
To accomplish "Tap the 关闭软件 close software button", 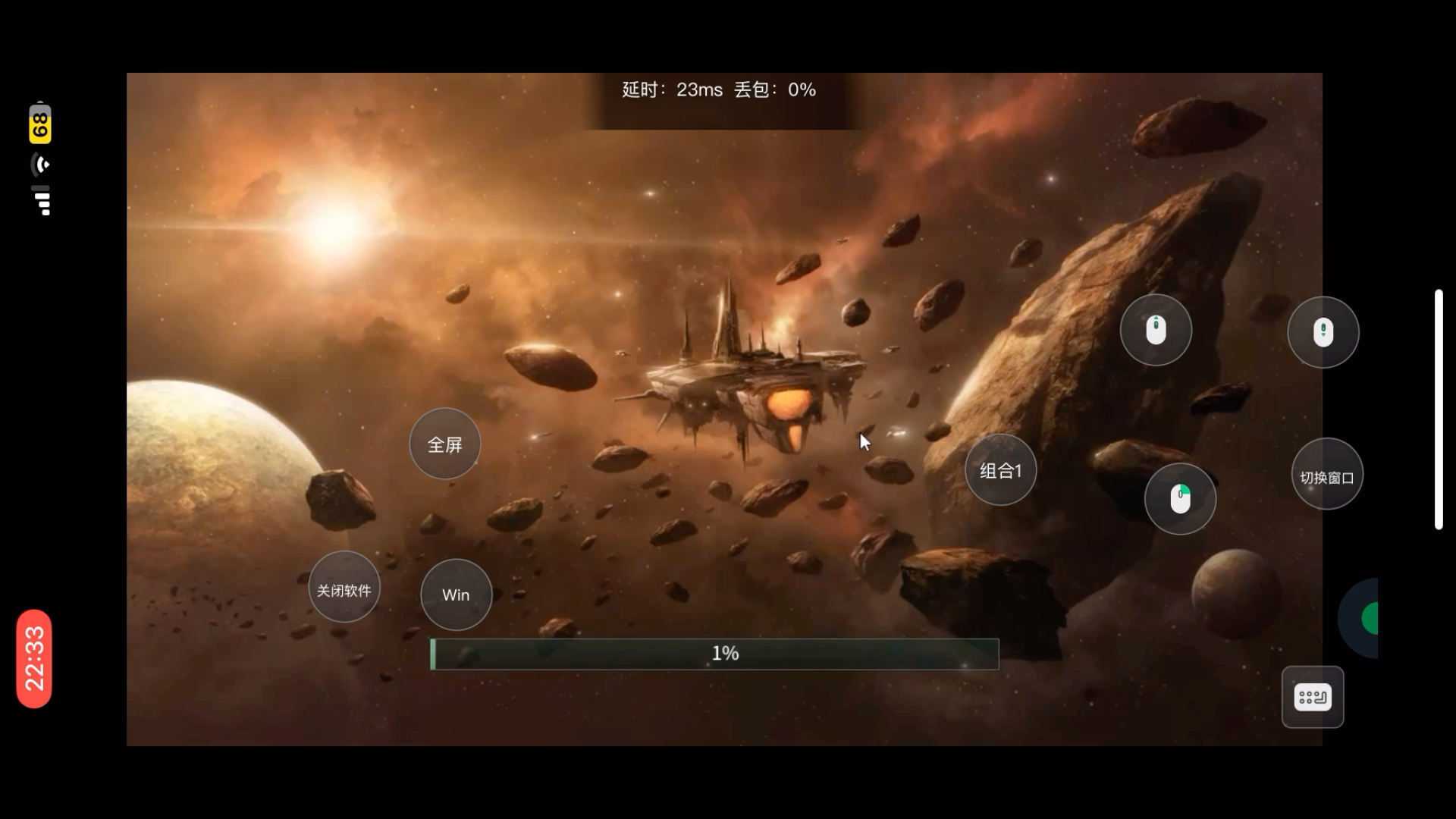I will click(x=344, y=590).
